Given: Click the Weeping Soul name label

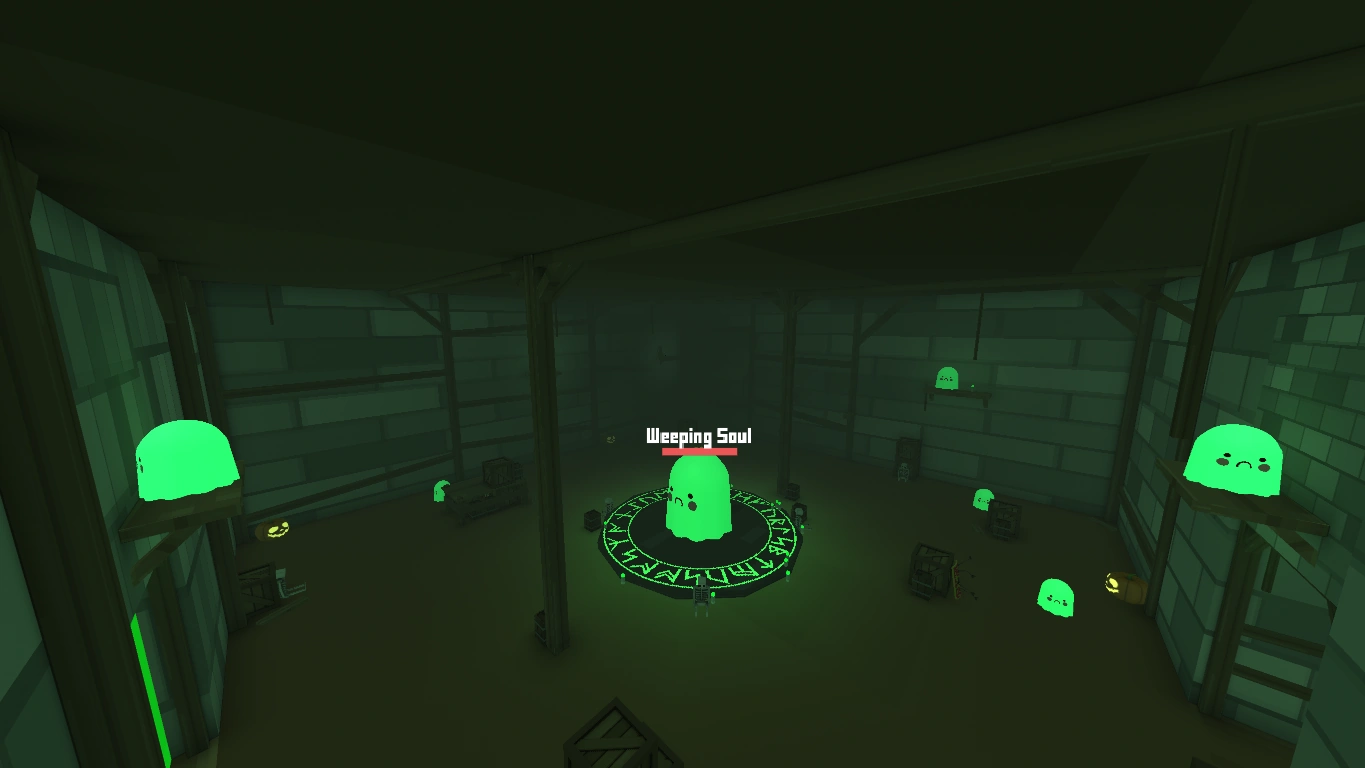Looking at the screenshot, I should pos(698,436).
